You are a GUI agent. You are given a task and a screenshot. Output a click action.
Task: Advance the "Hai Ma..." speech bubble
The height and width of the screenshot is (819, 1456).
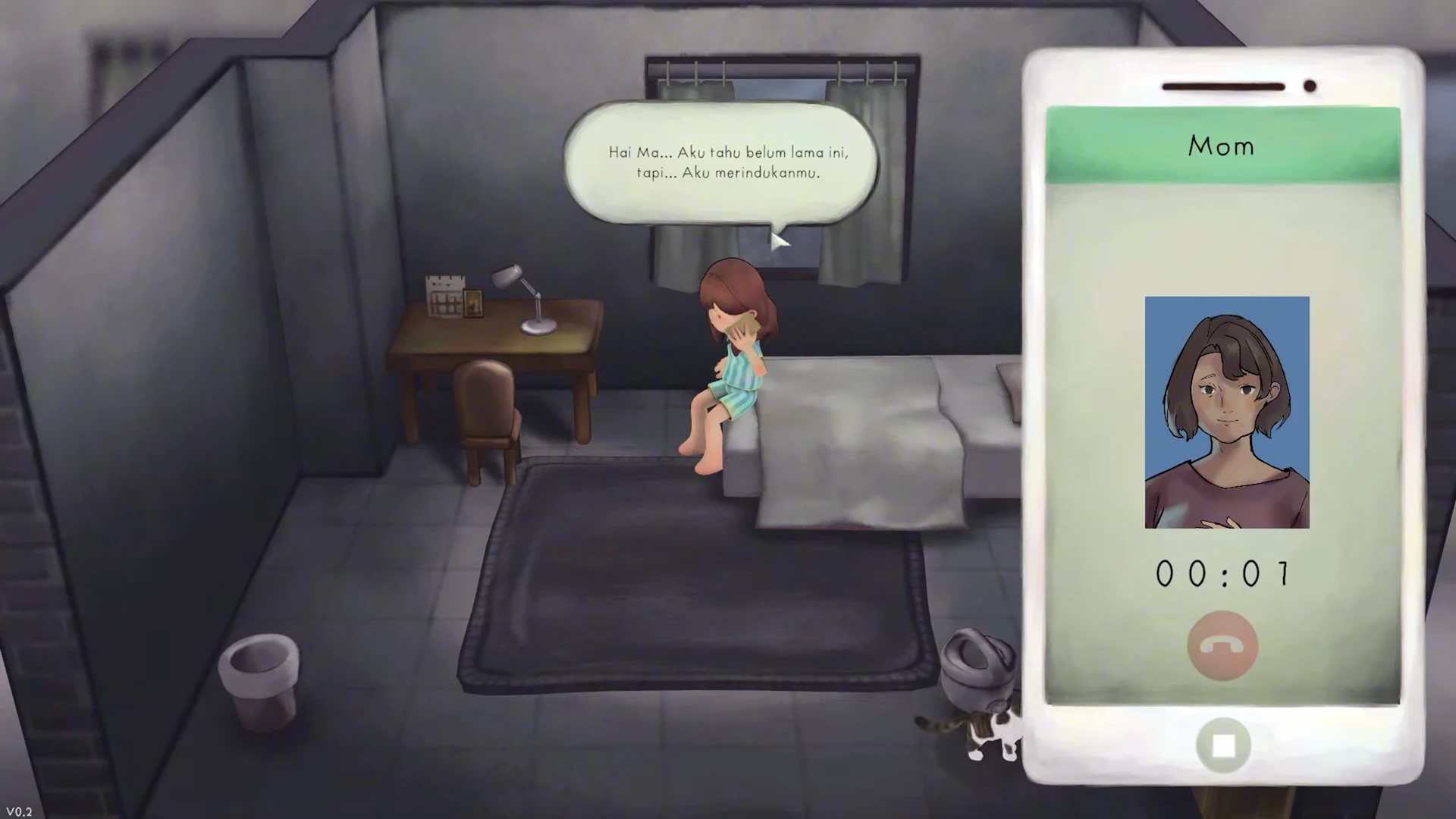(x=720, y=163)
